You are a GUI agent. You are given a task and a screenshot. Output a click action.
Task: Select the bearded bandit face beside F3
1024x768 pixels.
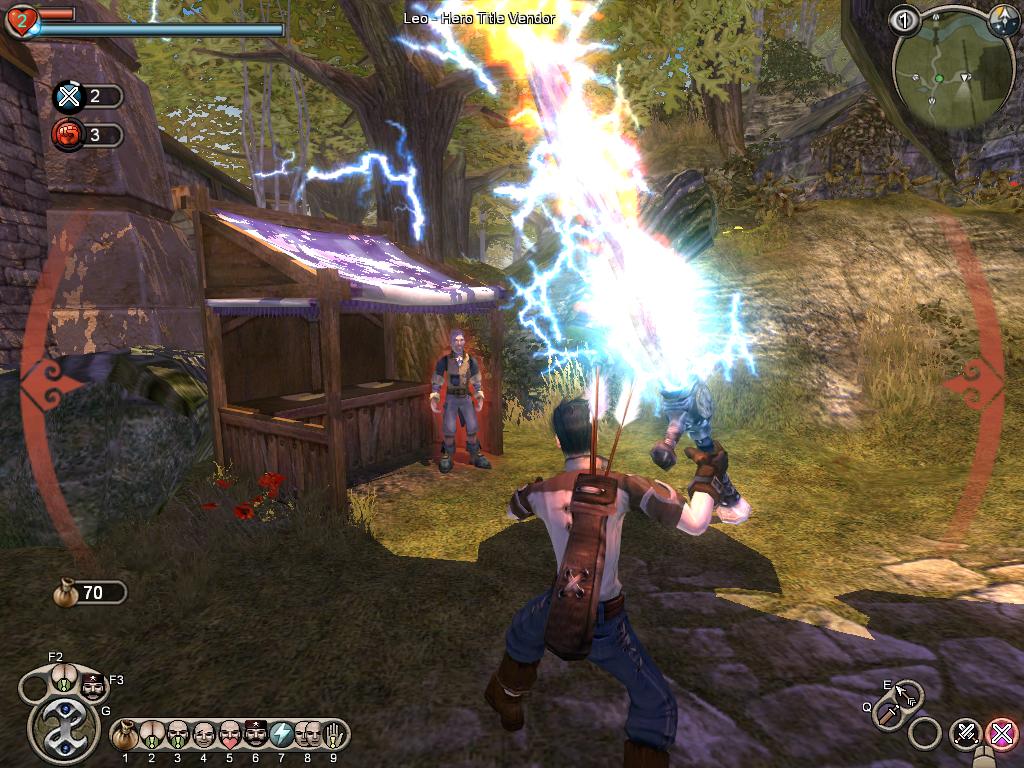tap(91, 686)
